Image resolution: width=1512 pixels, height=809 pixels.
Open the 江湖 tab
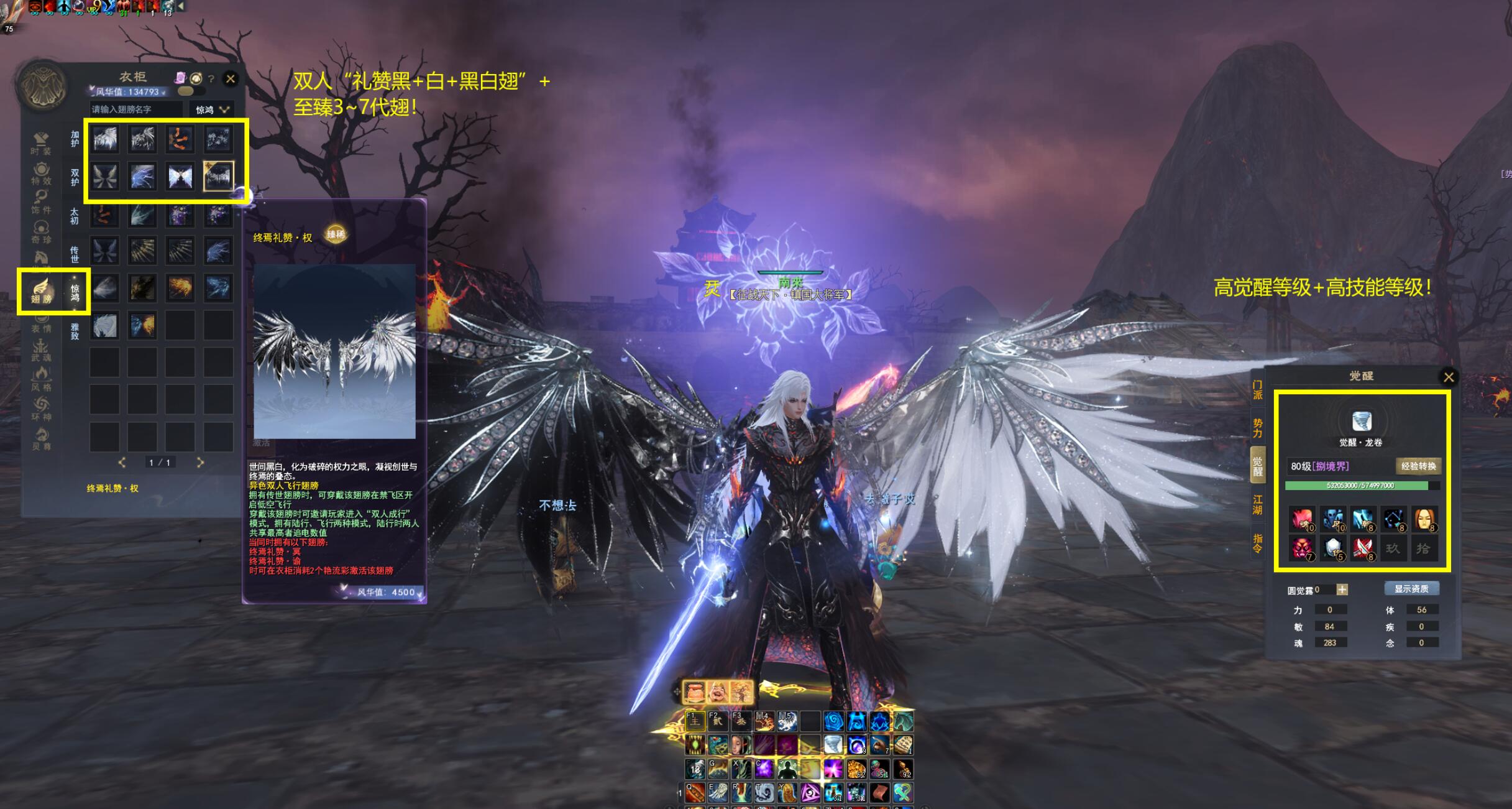tap(1257, 504)
